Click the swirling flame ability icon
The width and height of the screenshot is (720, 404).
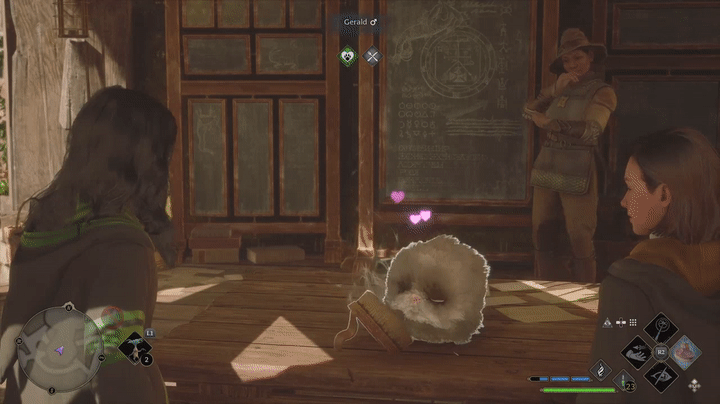pos(600,369)
